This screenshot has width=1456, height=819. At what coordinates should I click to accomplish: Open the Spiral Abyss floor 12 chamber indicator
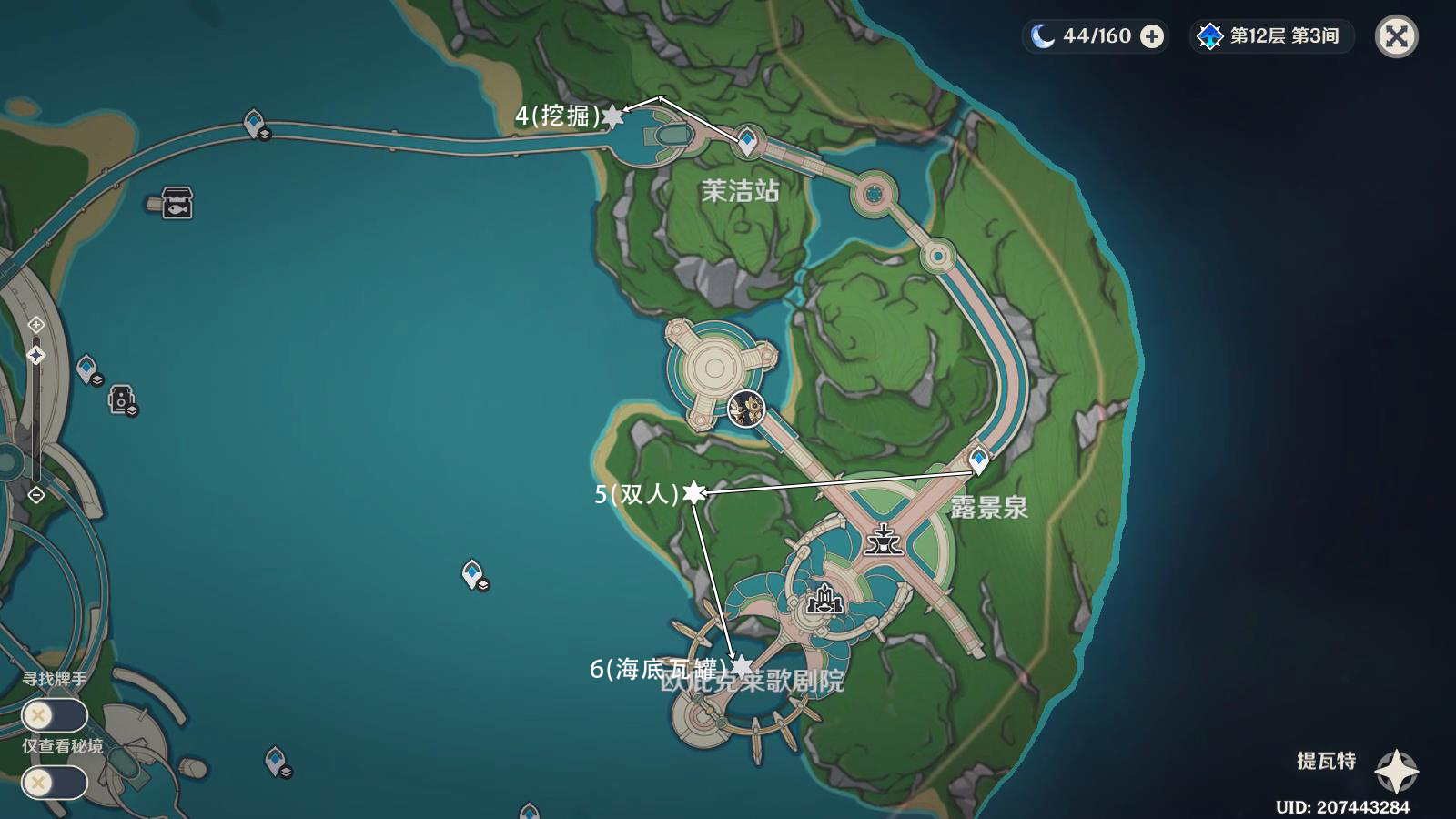[1272, 36]
